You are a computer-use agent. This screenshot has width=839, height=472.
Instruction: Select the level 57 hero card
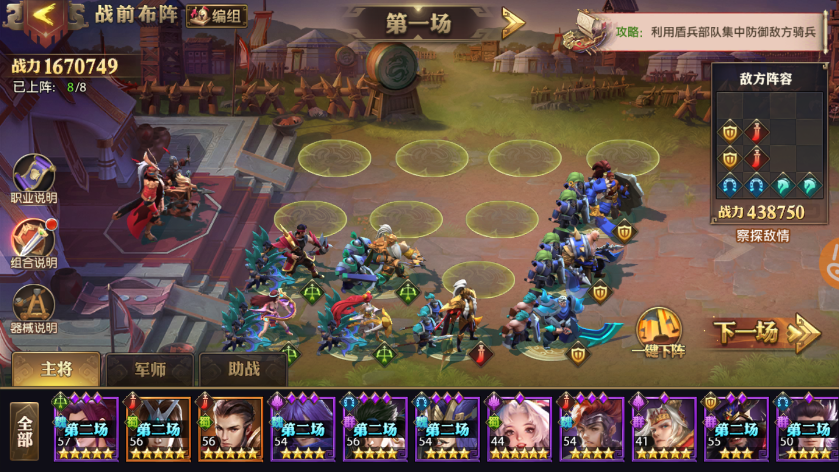coord(86,429)
